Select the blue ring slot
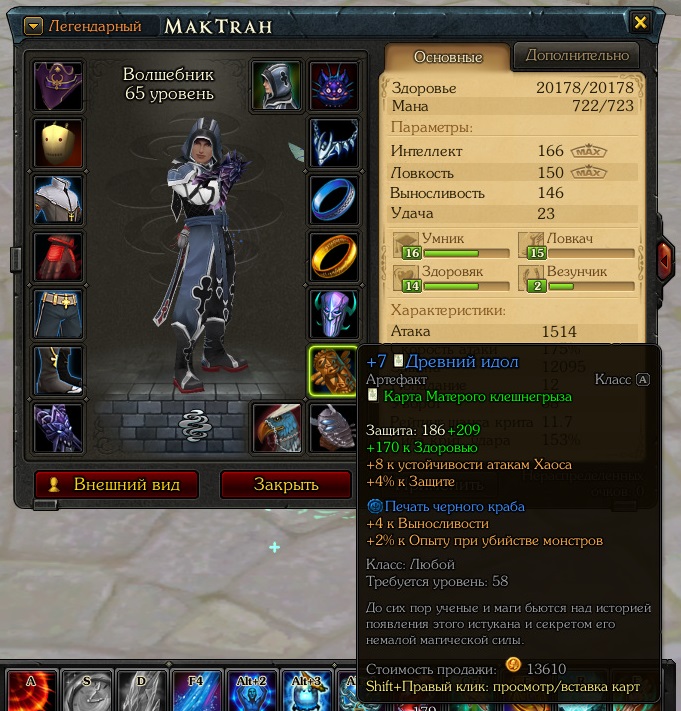 [334, 200]
